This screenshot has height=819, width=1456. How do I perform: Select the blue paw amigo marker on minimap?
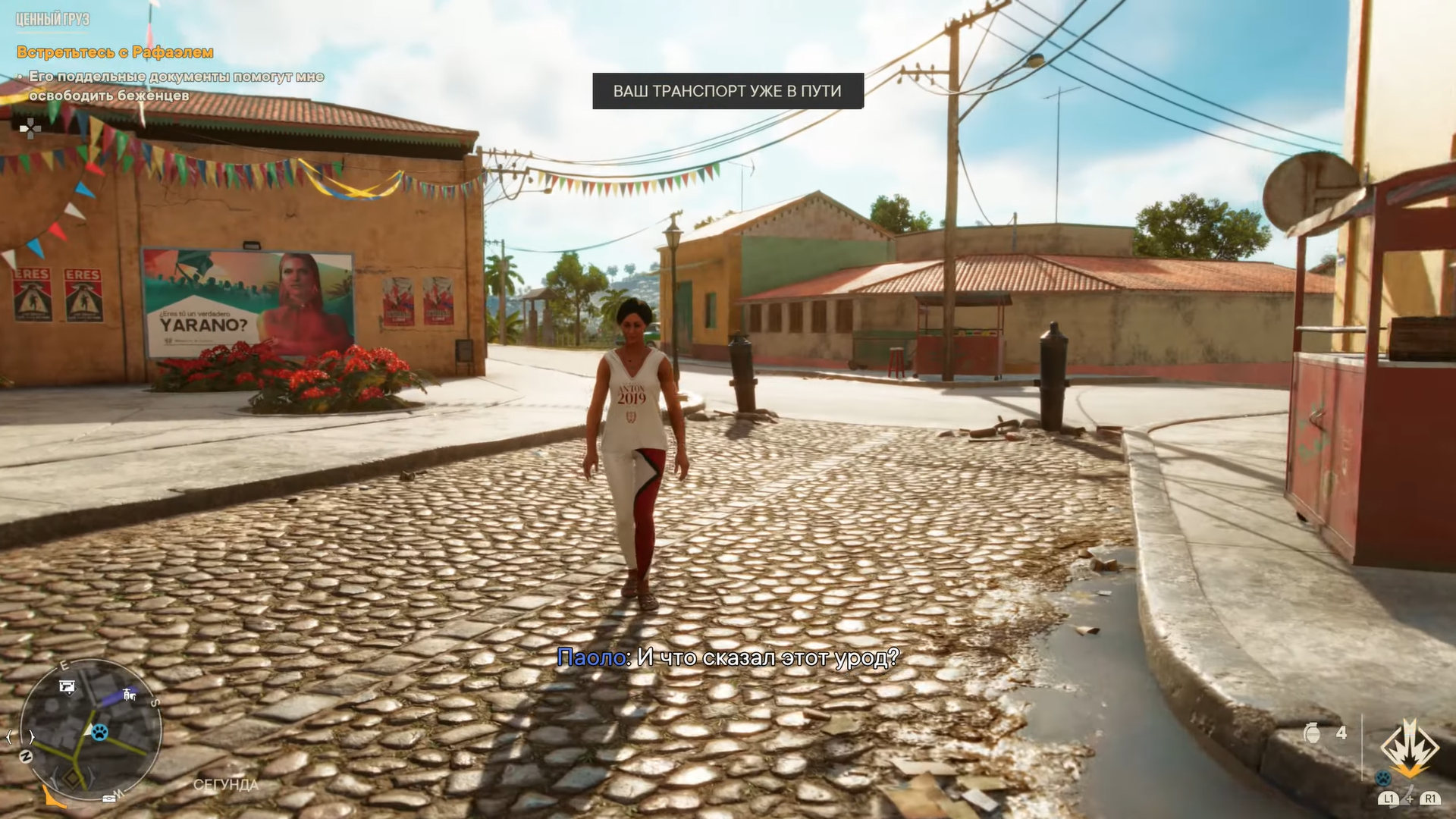tap(99, 732)
